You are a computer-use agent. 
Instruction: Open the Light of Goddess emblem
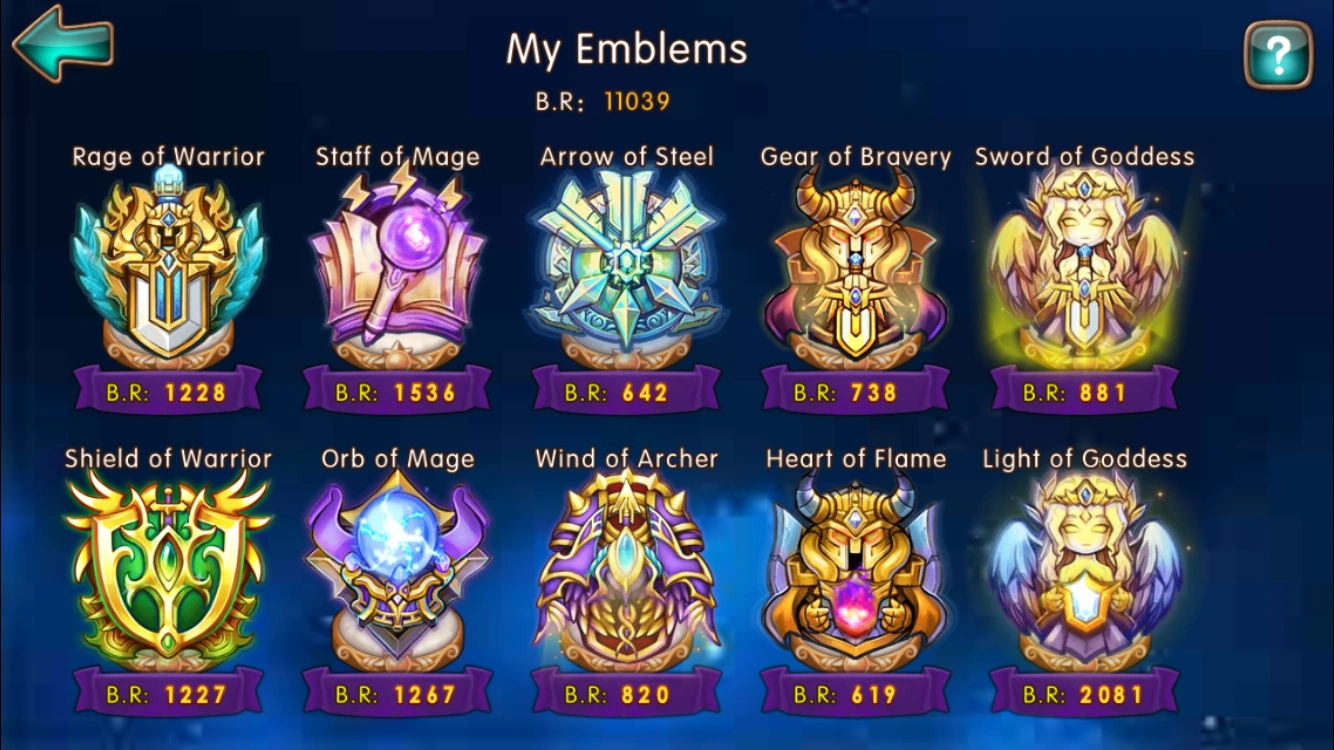[1083, 572]
